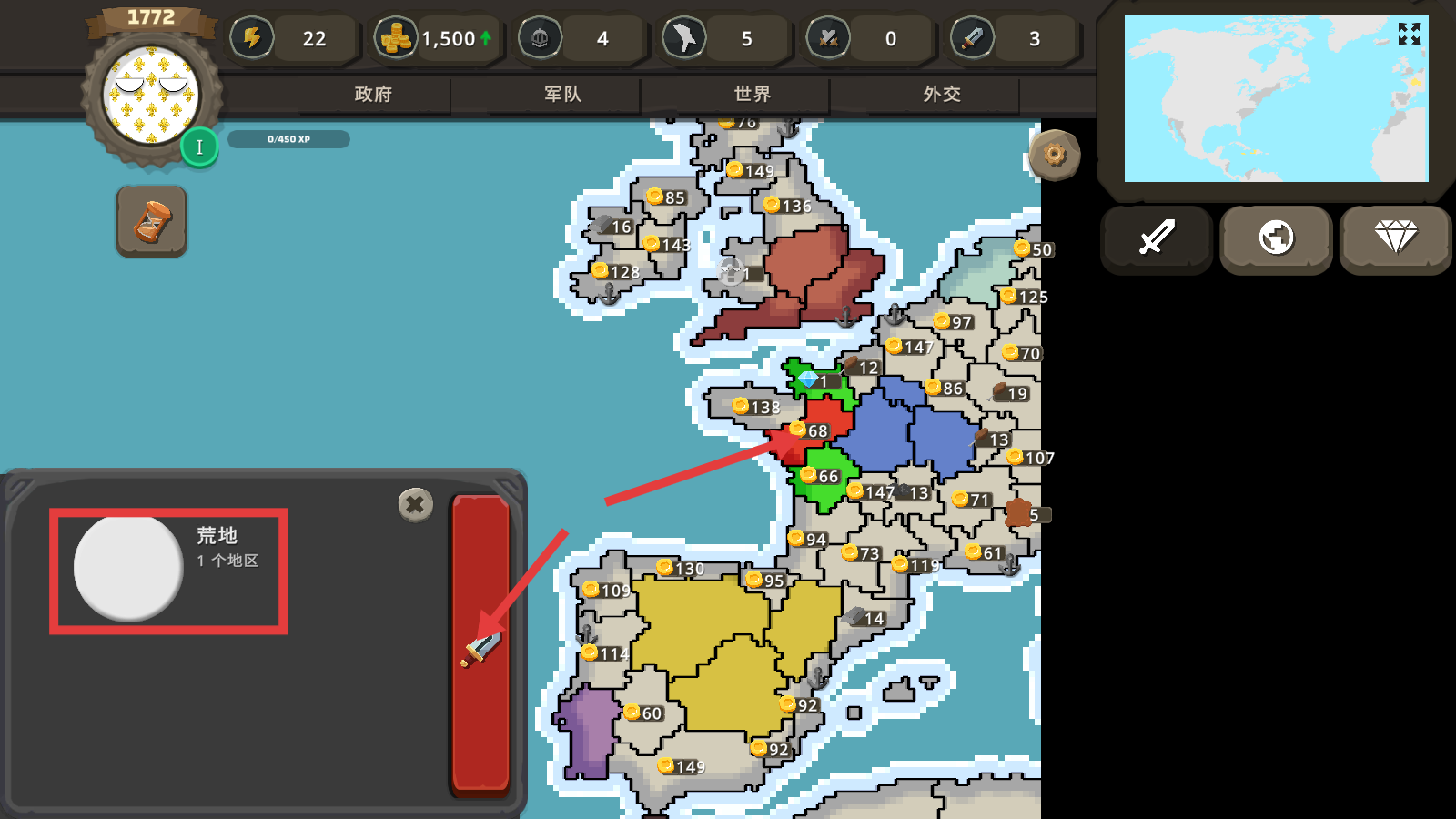Open the 政府 government tab
The image size is (1456, 819).
tap(373, 94)
